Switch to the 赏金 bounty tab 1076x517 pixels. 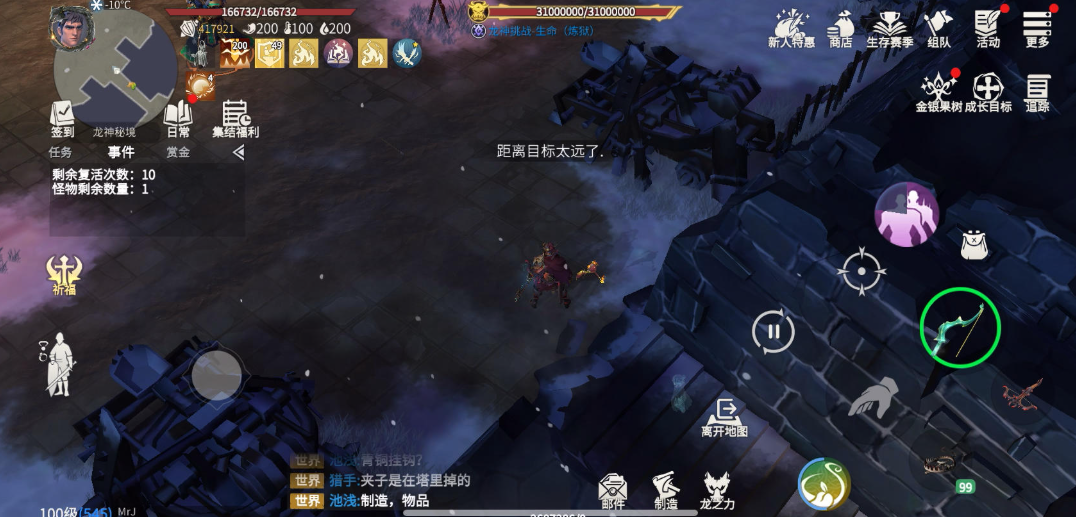(x=178, y=153)
